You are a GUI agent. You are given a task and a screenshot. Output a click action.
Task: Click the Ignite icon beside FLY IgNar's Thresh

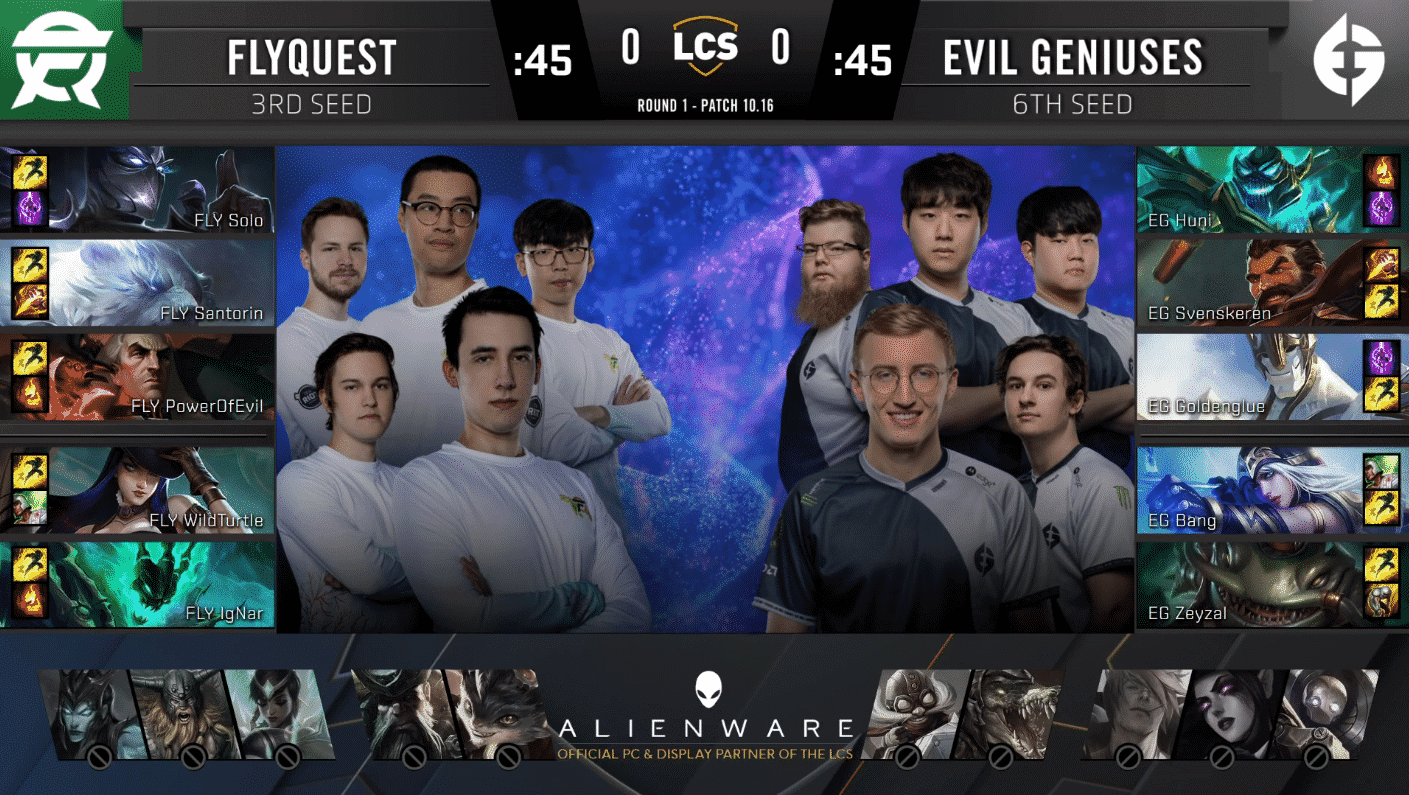tap(28, 600)
